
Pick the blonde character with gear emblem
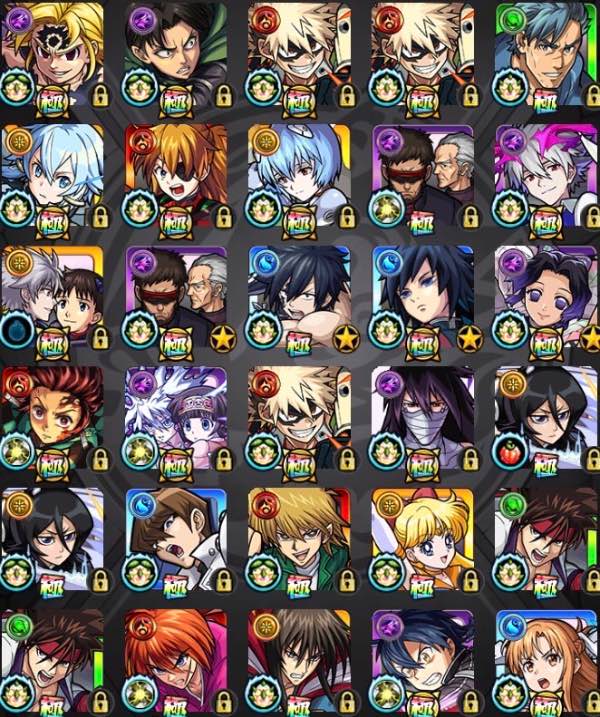tap(52, 52)
